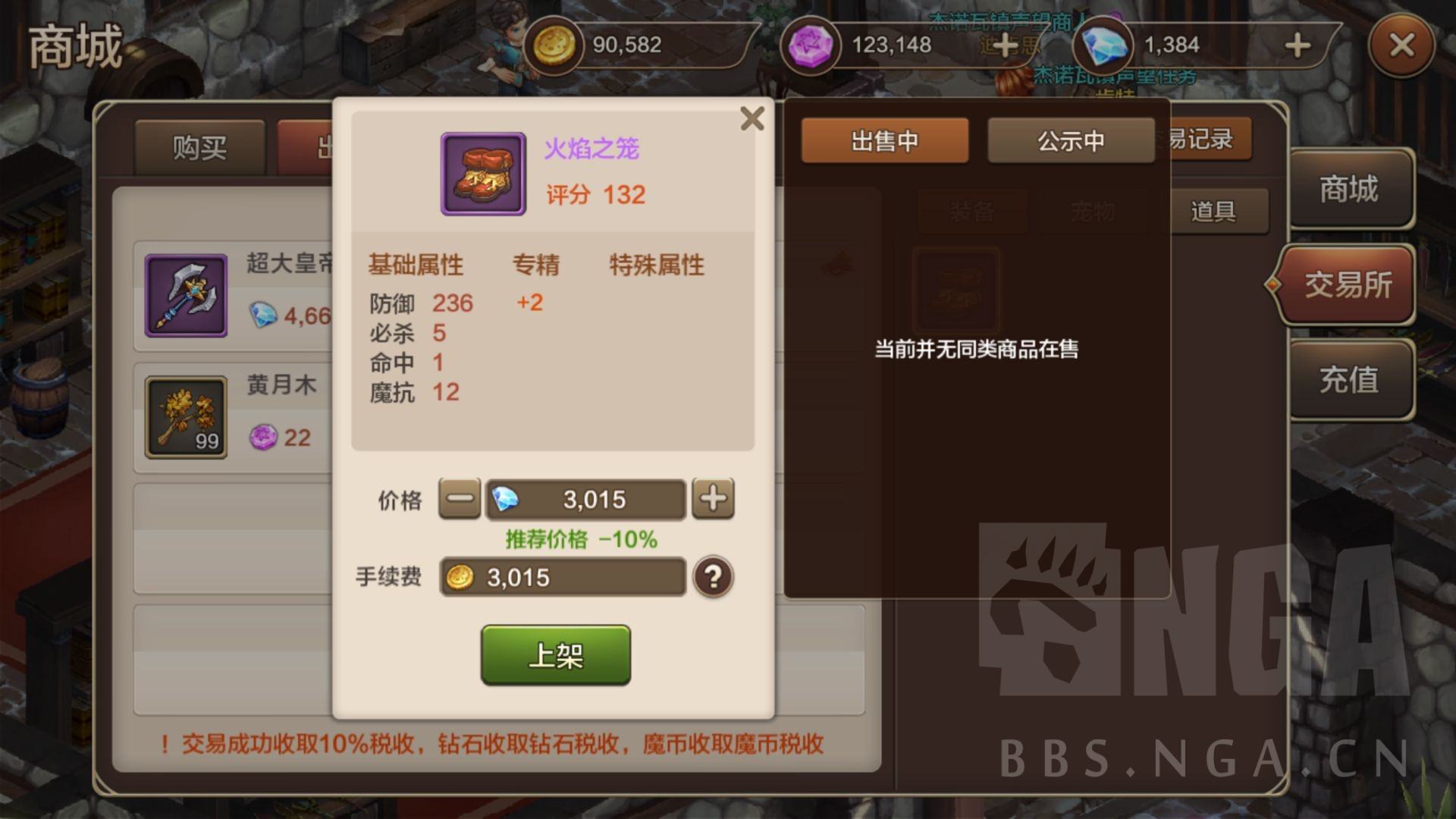1456x819 pixels.
Task: Click the 推荐价格 -10% label
Action: [582, 538]
